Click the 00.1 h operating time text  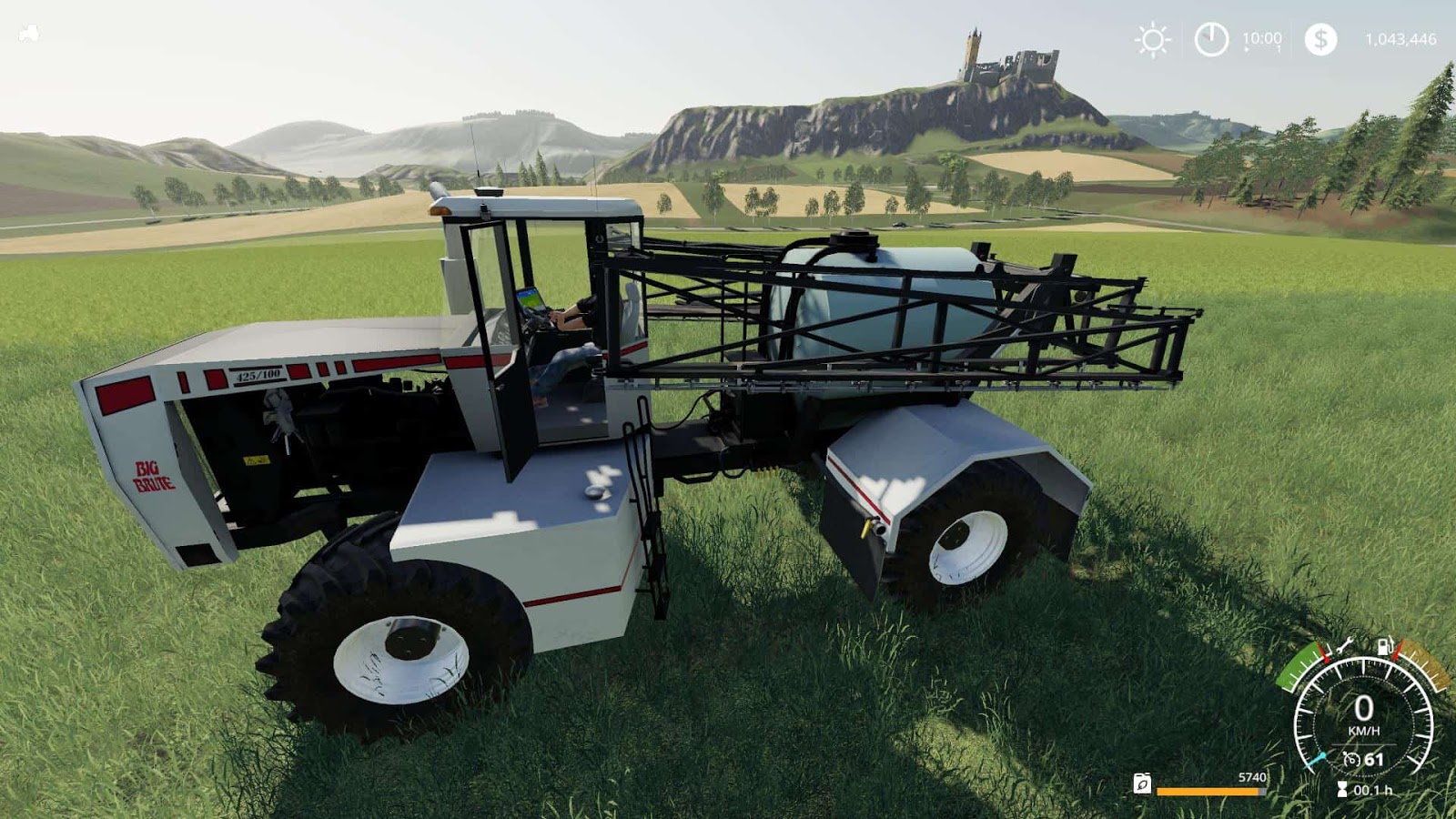[1374, 790]
